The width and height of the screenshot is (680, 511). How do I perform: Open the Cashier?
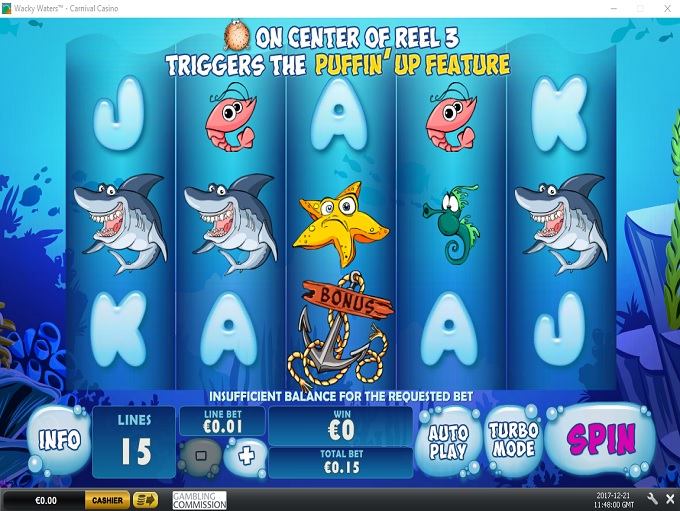tap(107, 500)
